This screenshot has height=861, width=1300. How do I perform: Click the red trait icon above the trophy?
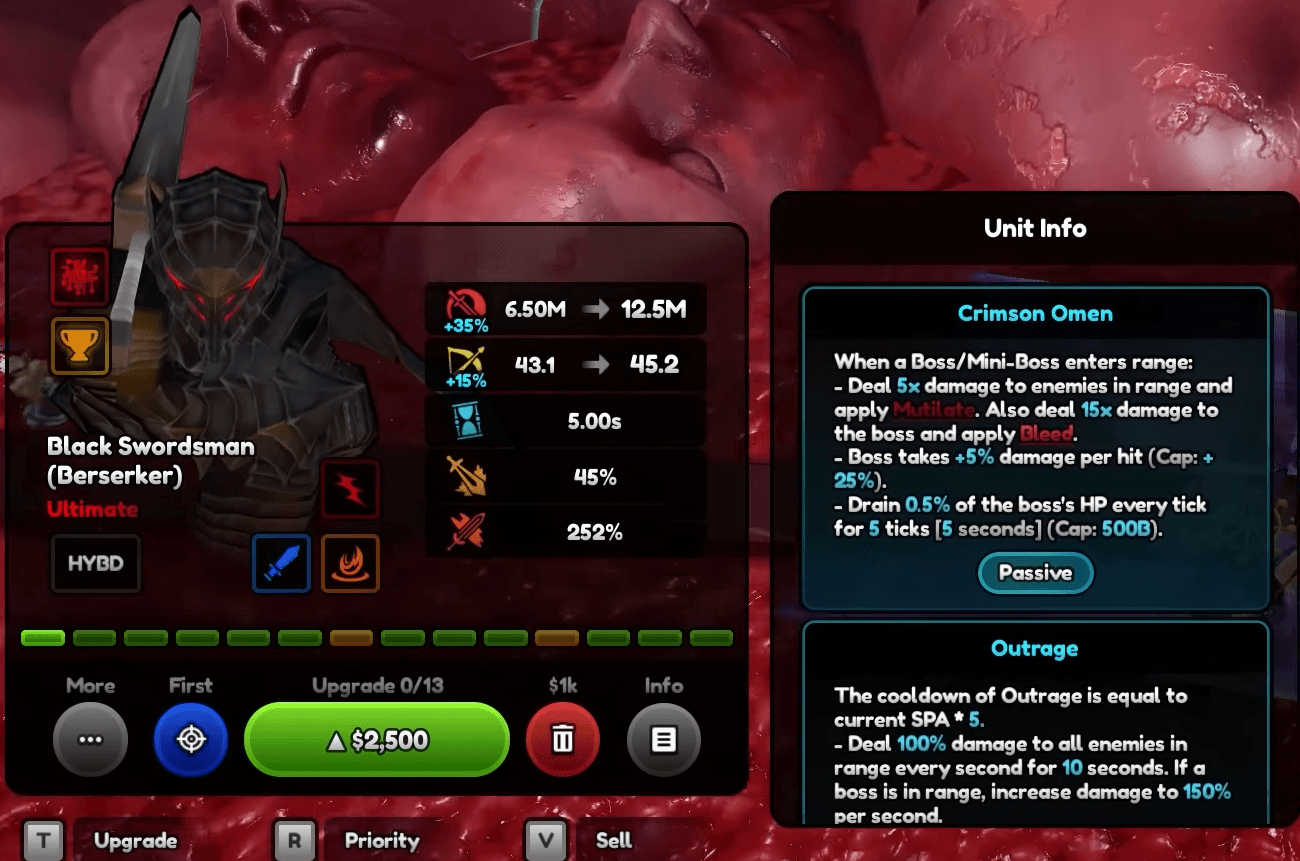[x=80, y=278]
